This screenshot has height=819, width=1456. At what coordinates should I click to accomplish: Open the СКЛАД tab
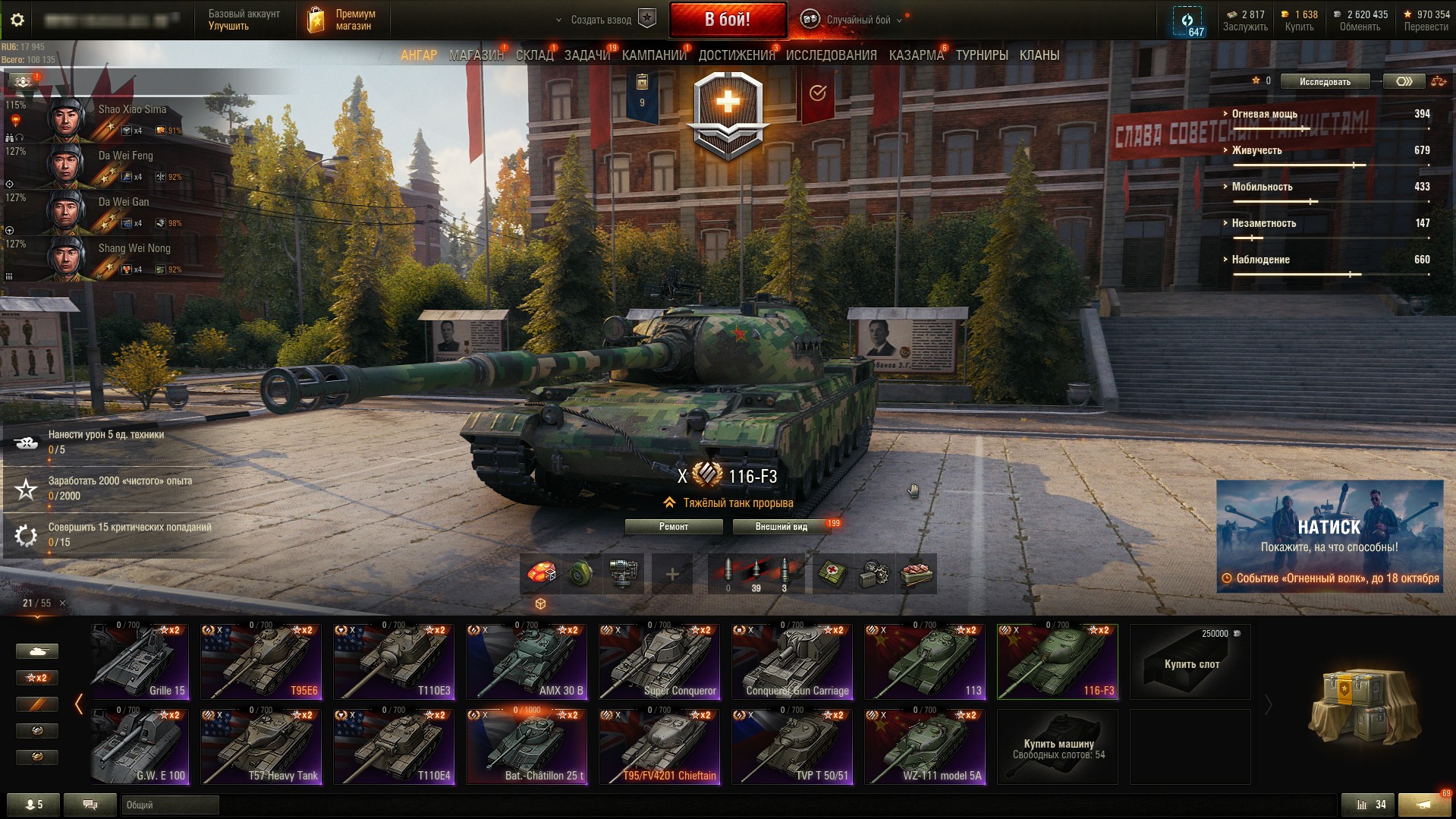[534, 55]
